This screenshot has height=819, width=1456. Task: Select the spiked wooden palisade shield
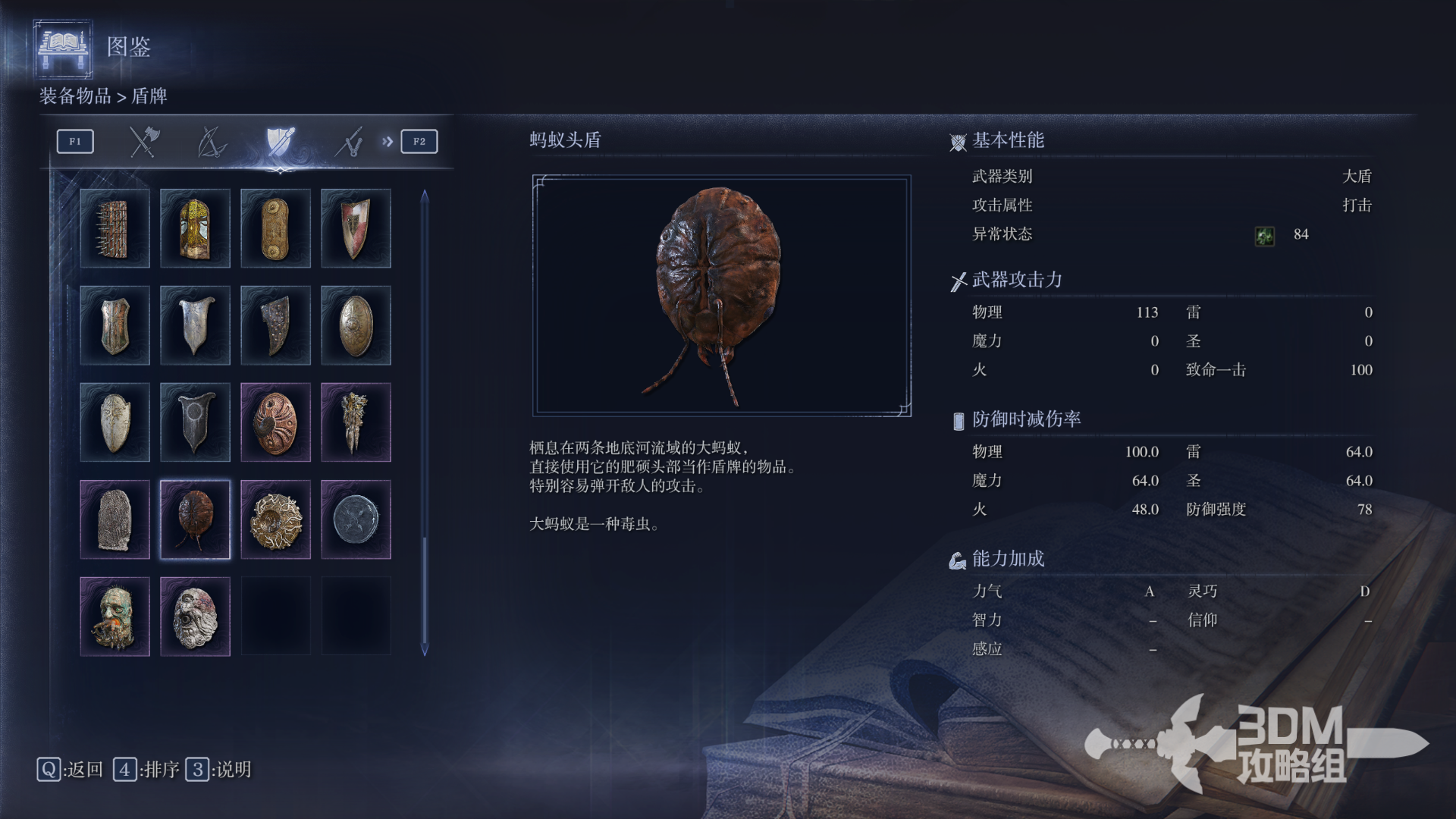(115, 228)
